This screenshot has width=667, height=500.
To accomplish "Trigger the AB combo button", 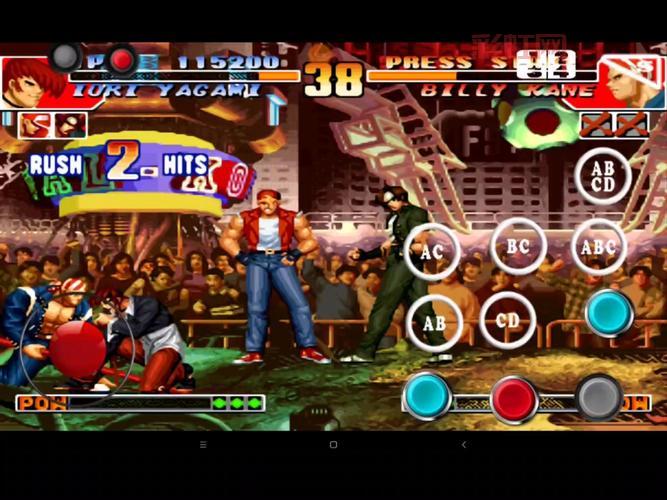I will coord(433,322).
